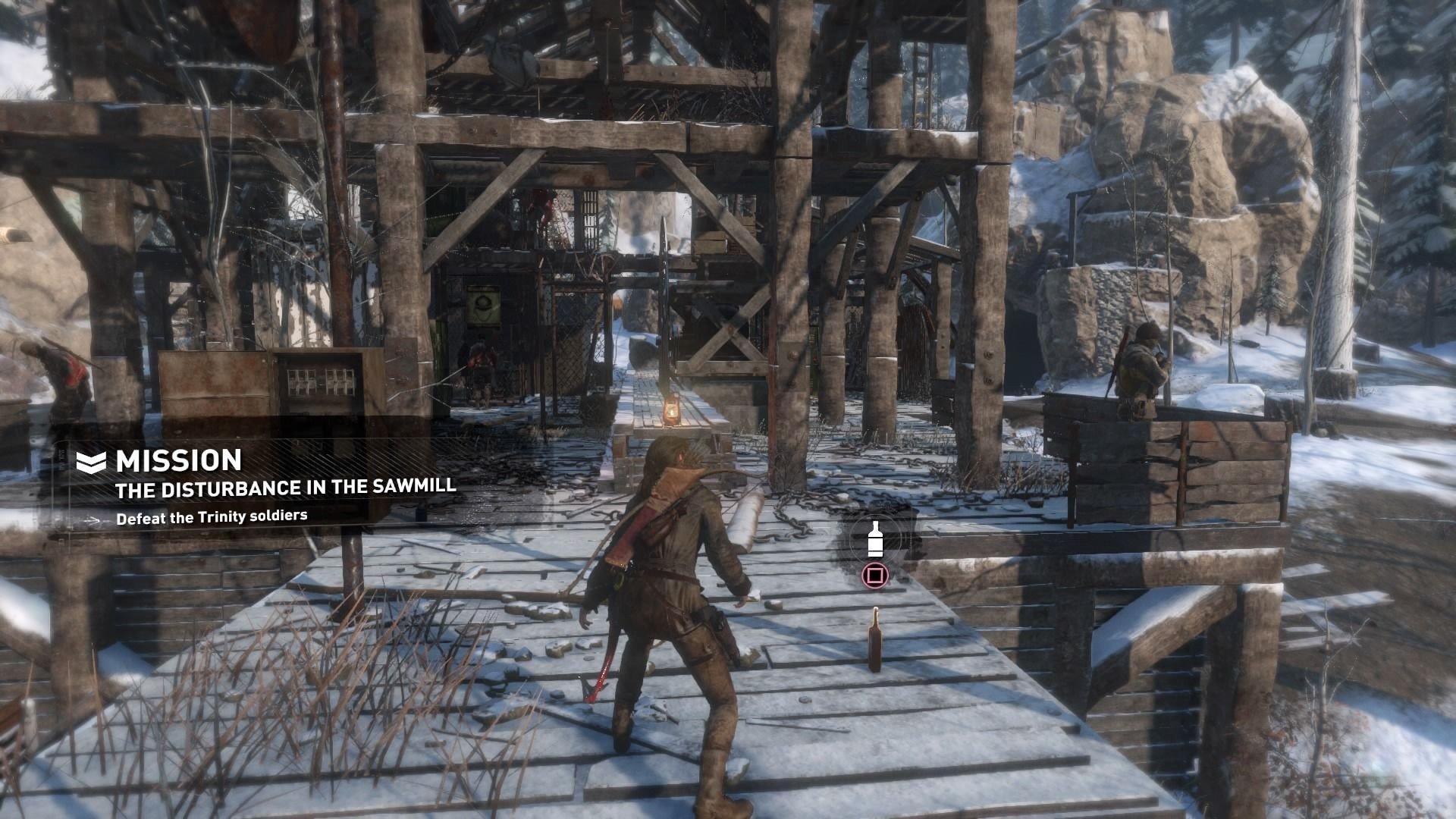Image resolution: width=1456 pixels, height=819 pixels.
Task: Click the chevron icon beside the Mission title
Action: click(x=91, y=461)
